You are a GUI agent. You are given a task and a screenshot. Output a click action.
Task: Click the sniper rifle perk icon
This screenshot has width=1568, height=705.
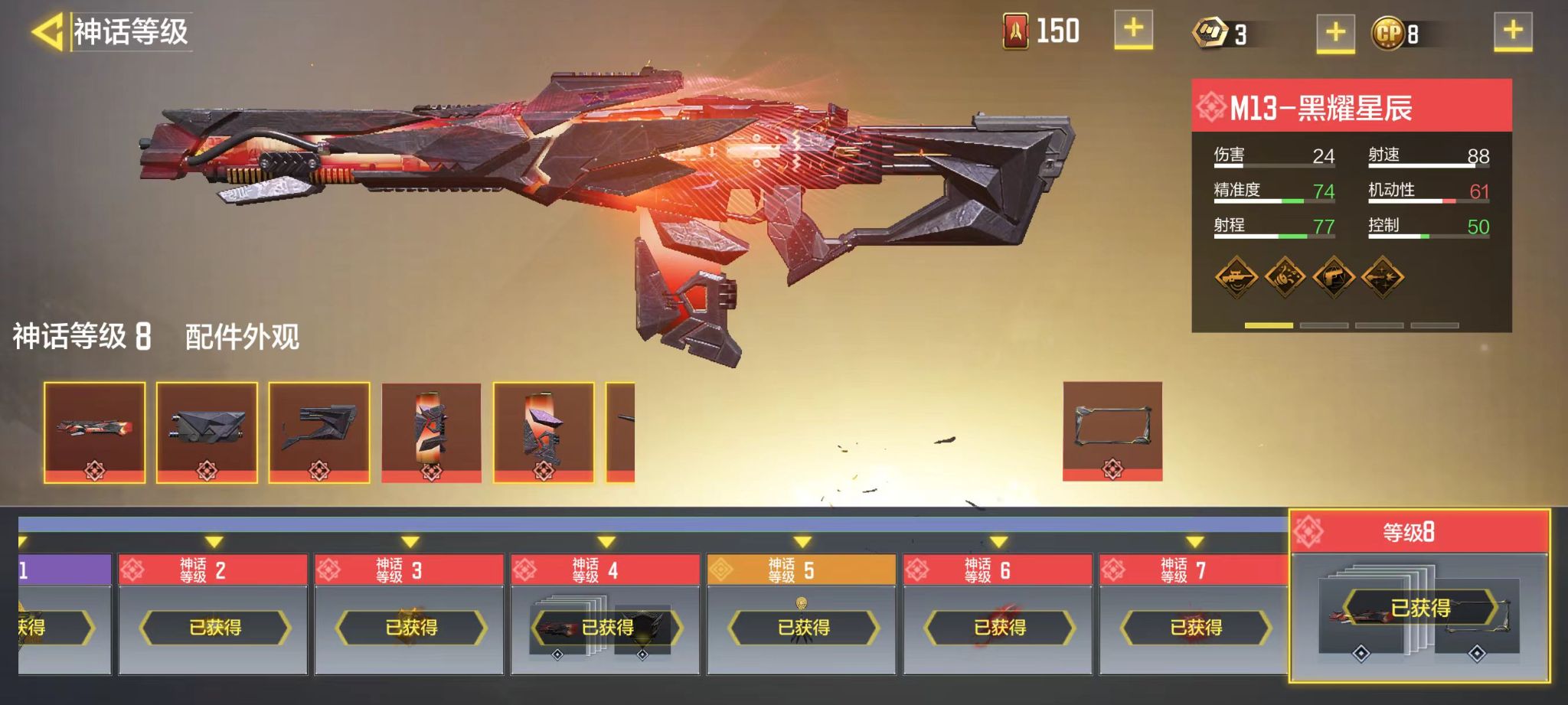[x=1236, y=276]
